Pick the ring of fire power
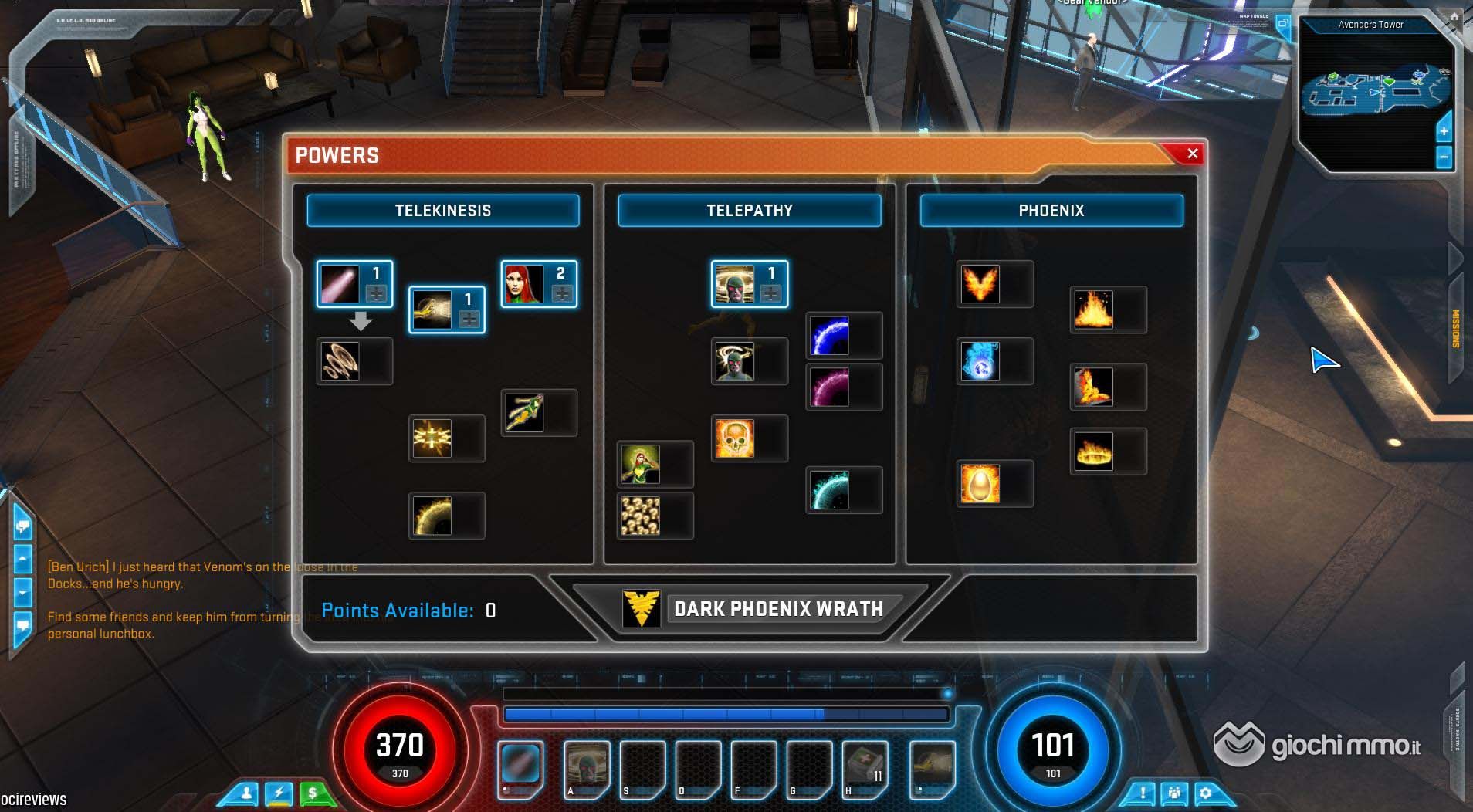1473x812 pixels. click(1093, 452)
